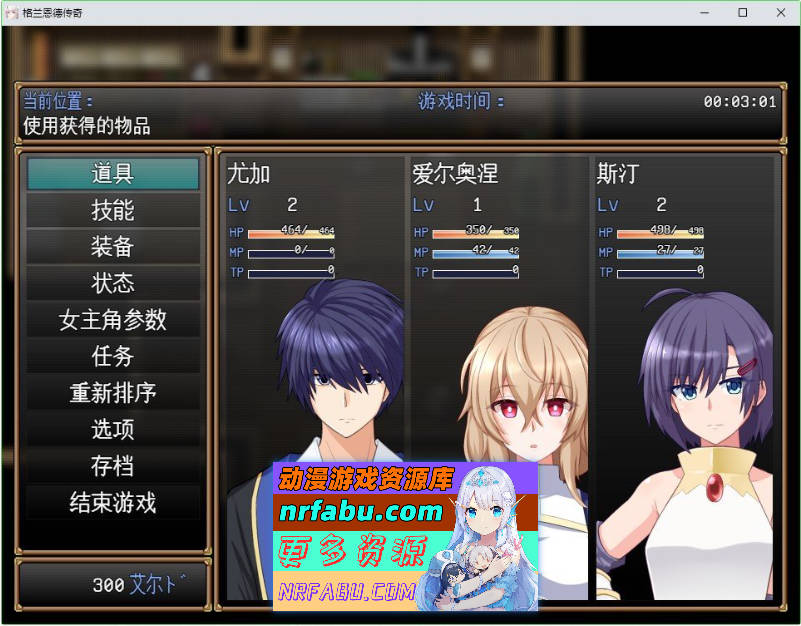Open 女主角参数 heroine parameters
This screenshot has height=626, width=801.
[x=113, y=320]
